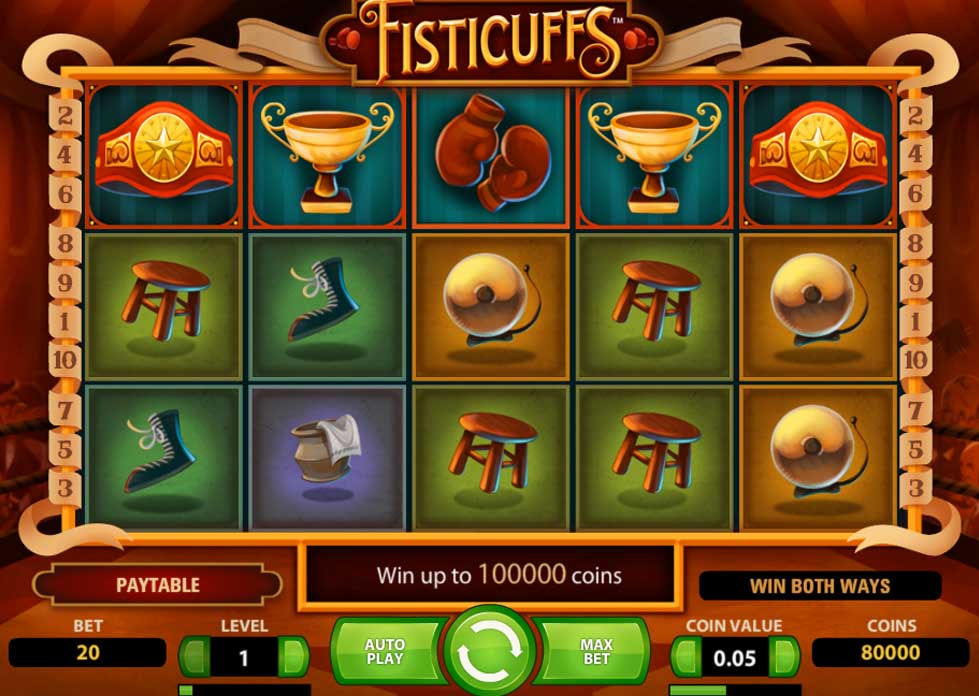Viewport: 979px width, 696px height.
Task: Select Max Bet
Action: click(x=595, y=652)
